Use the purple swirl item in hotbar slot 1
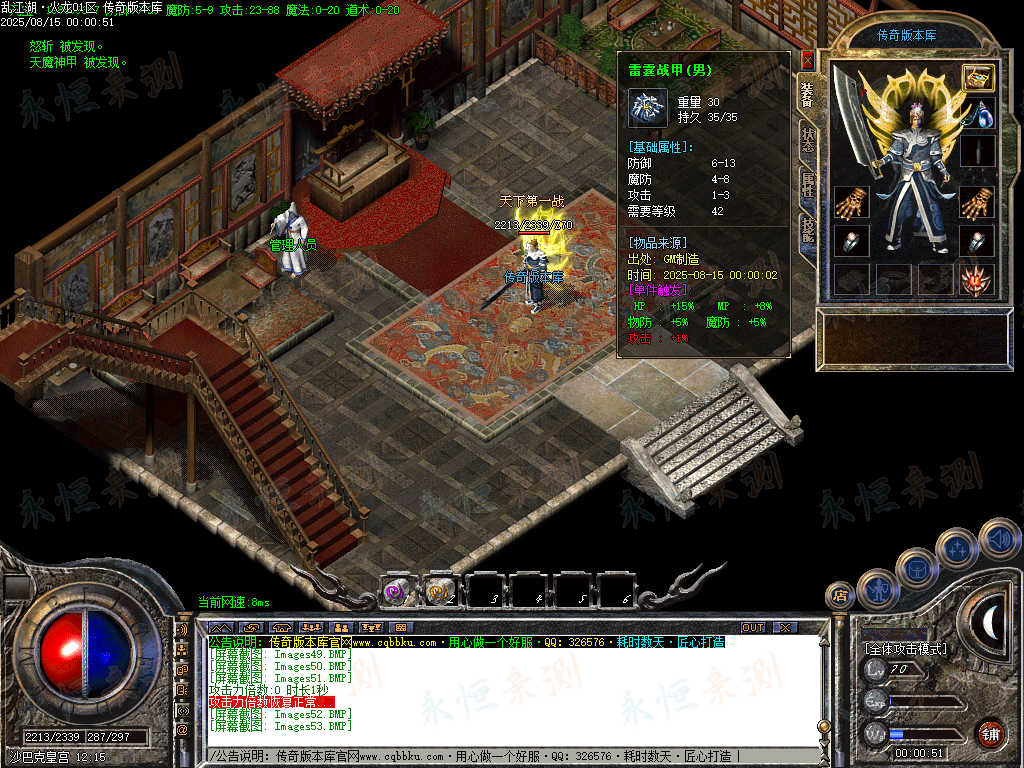Image resolution: width=1024 pixels, height=768 pixels. click(x=396, y=593)
